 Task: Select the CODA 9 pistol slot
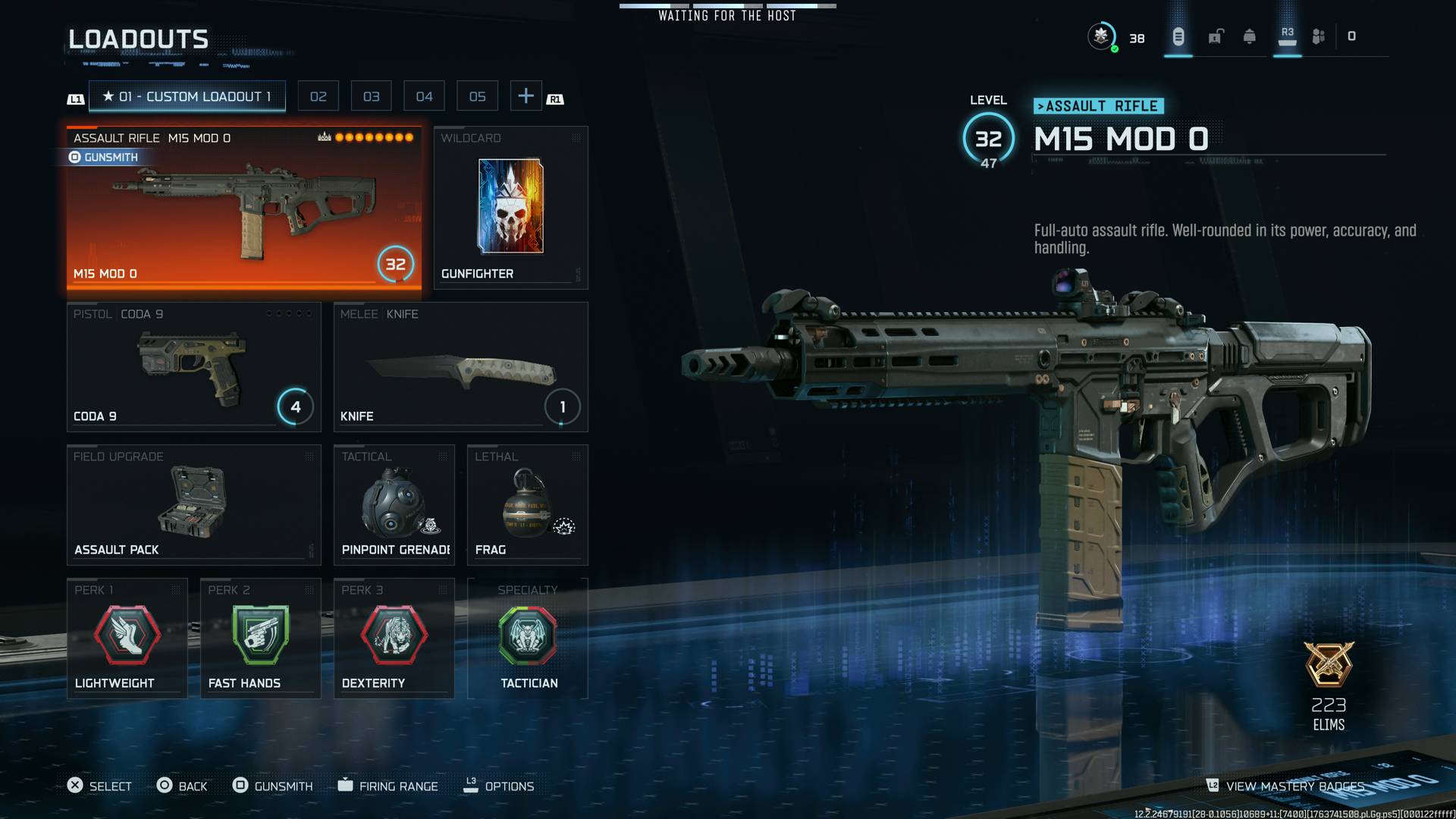point(193,366)
